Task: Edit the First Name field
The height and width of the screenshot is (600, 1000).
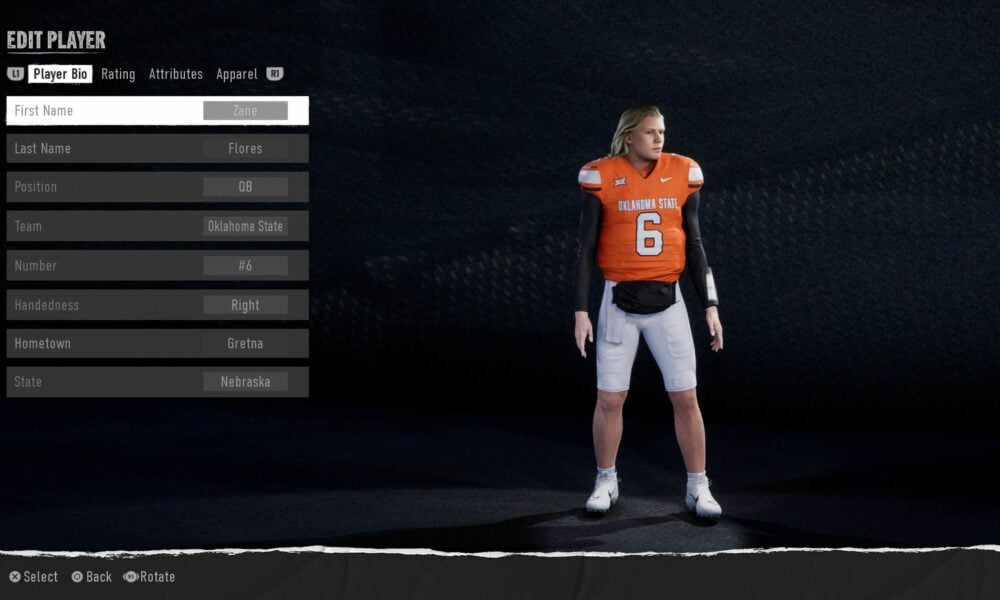Action: coord(157,110)
